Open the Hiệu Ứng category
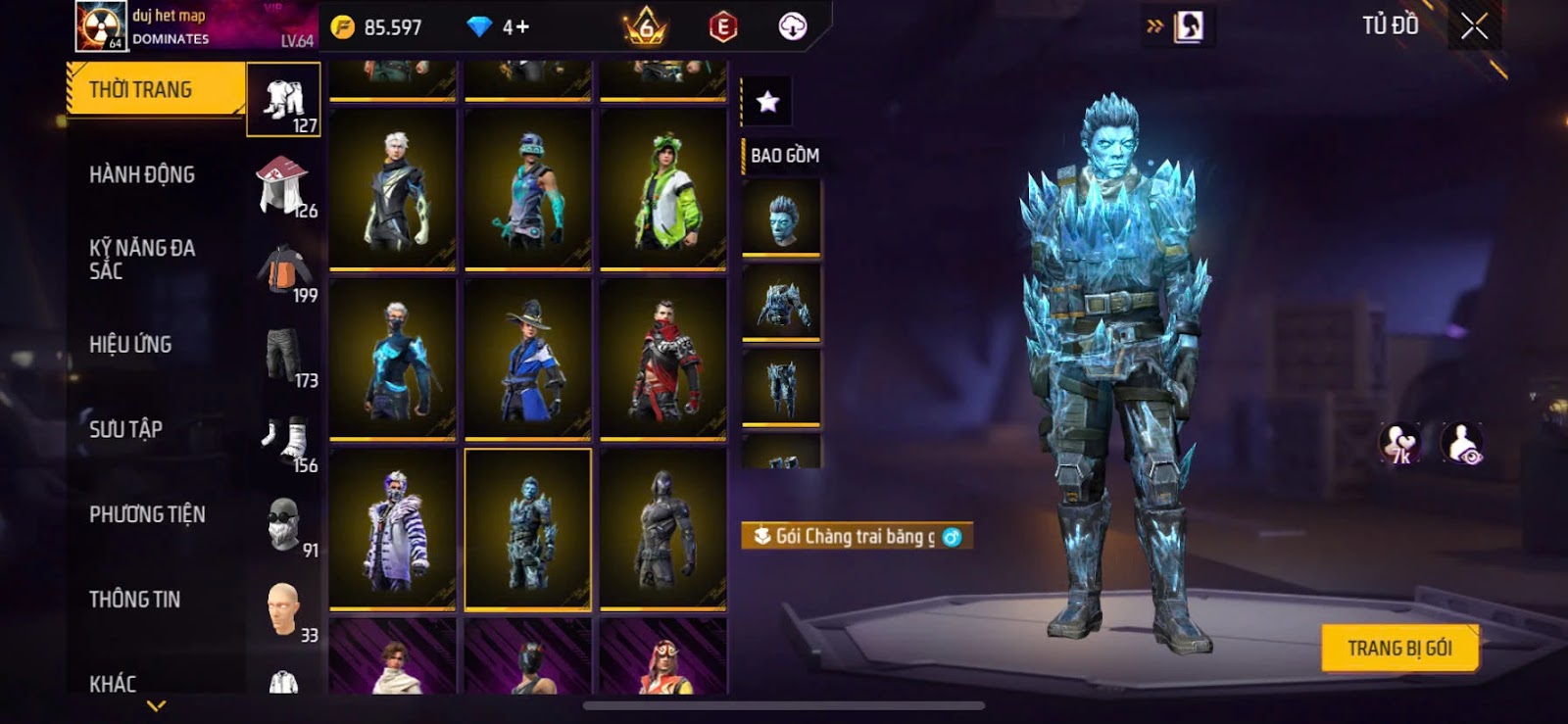The width and height of the screenshot is (1568, 724). (130, 345)
